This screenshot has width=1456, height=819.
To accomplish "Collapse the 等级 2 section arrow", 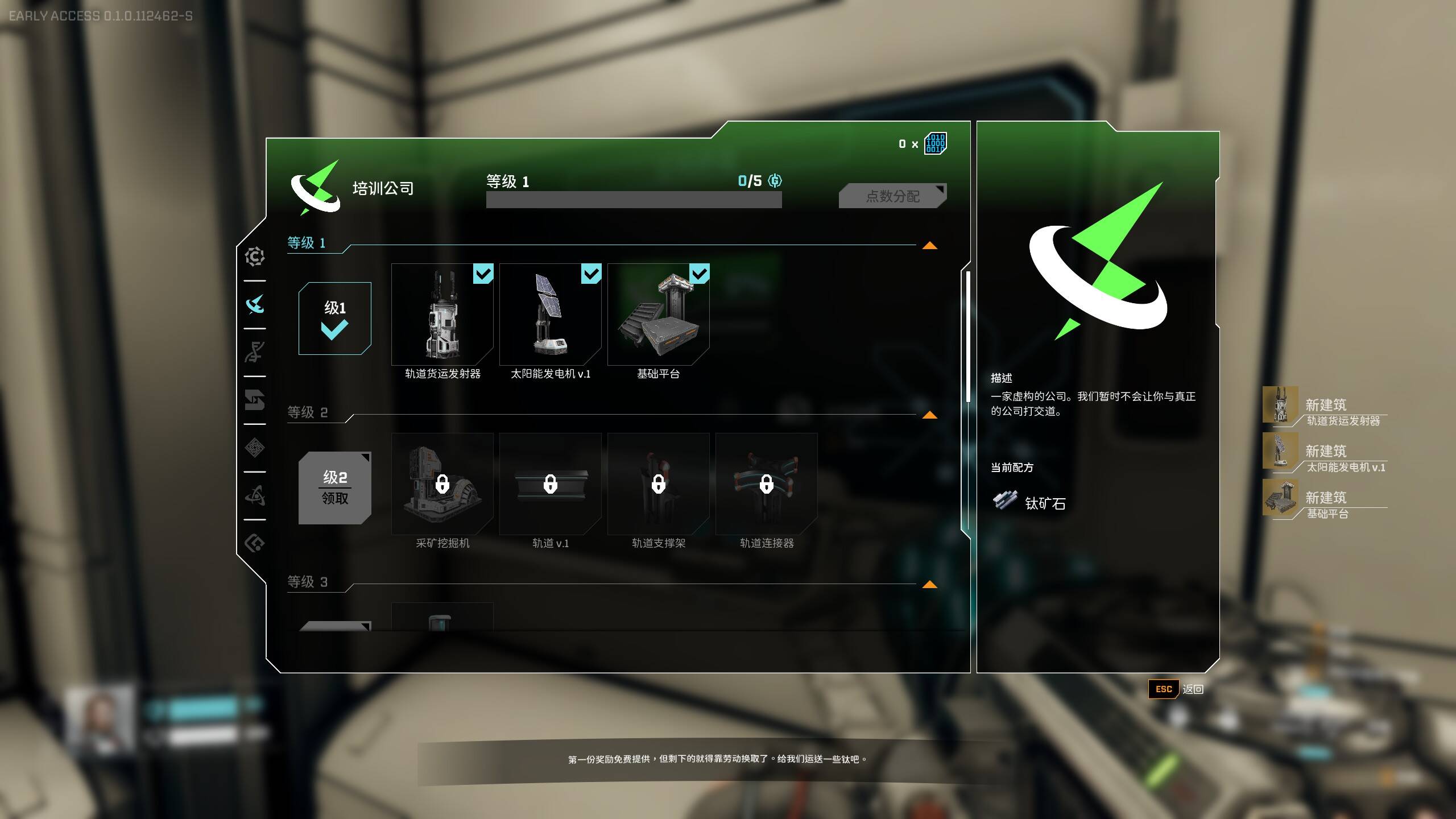I will click(x=929, y=415).
